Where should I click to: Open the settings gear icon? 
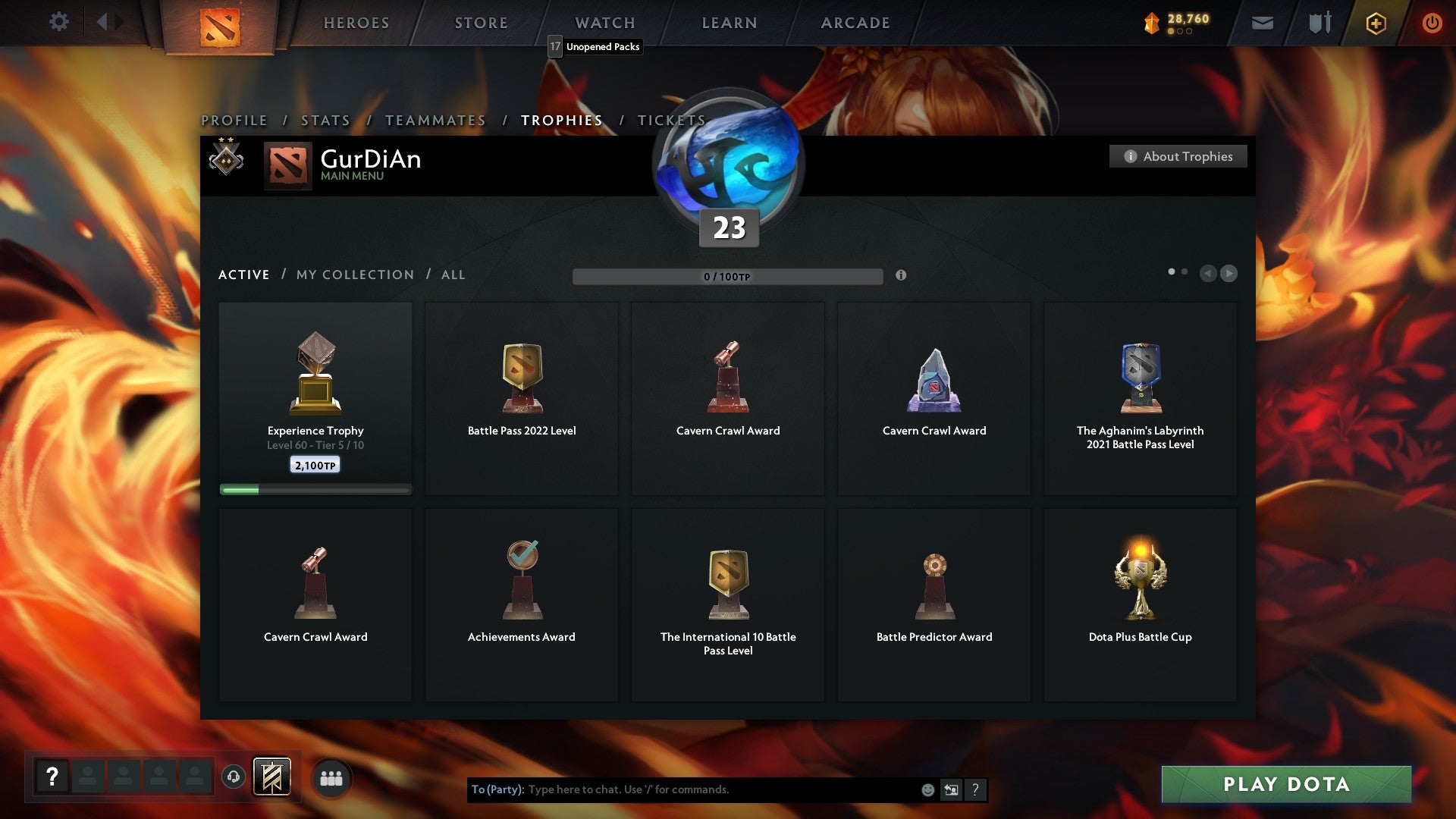point(59,22)
